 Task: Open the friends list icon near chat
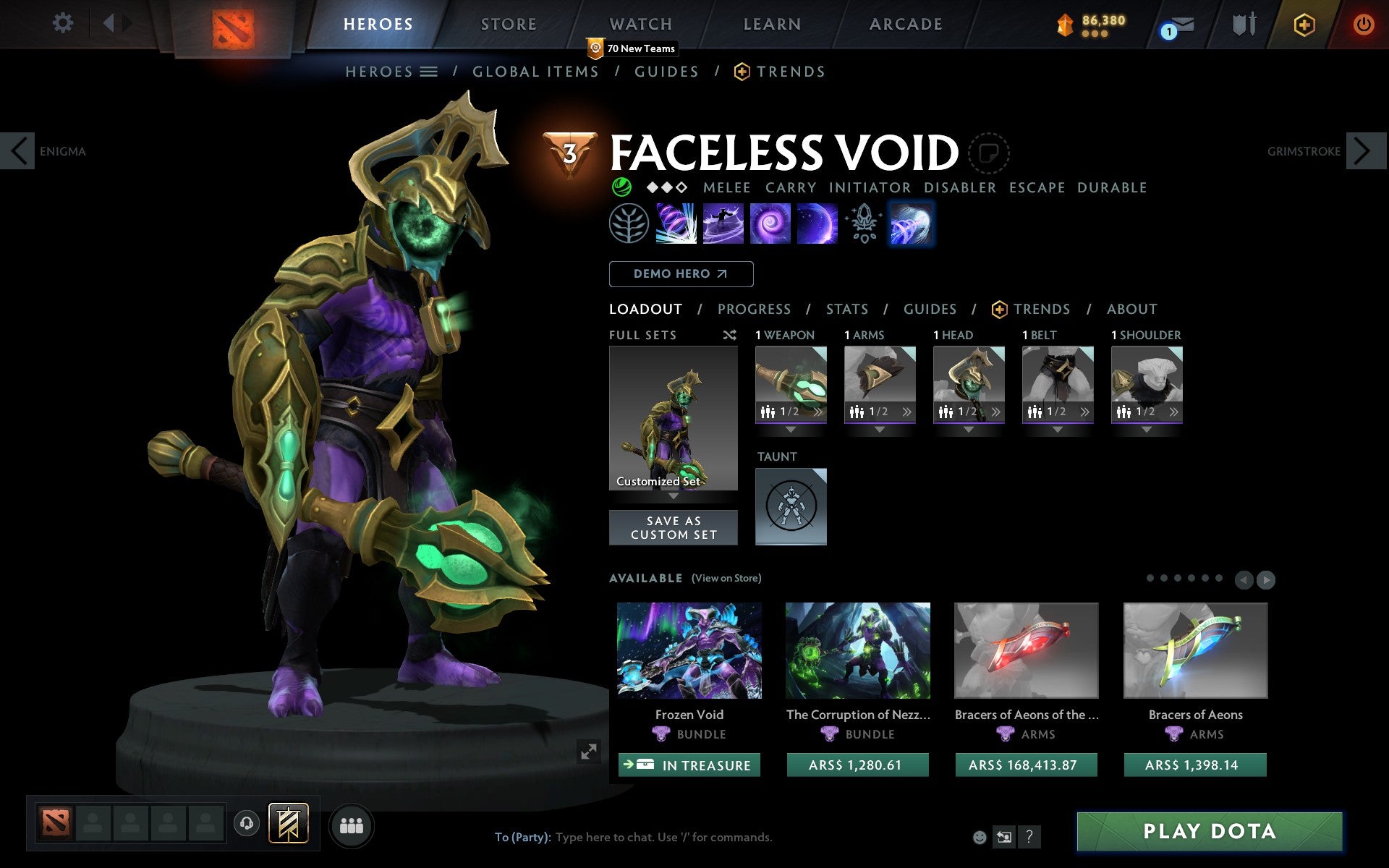tap(352, 824)
